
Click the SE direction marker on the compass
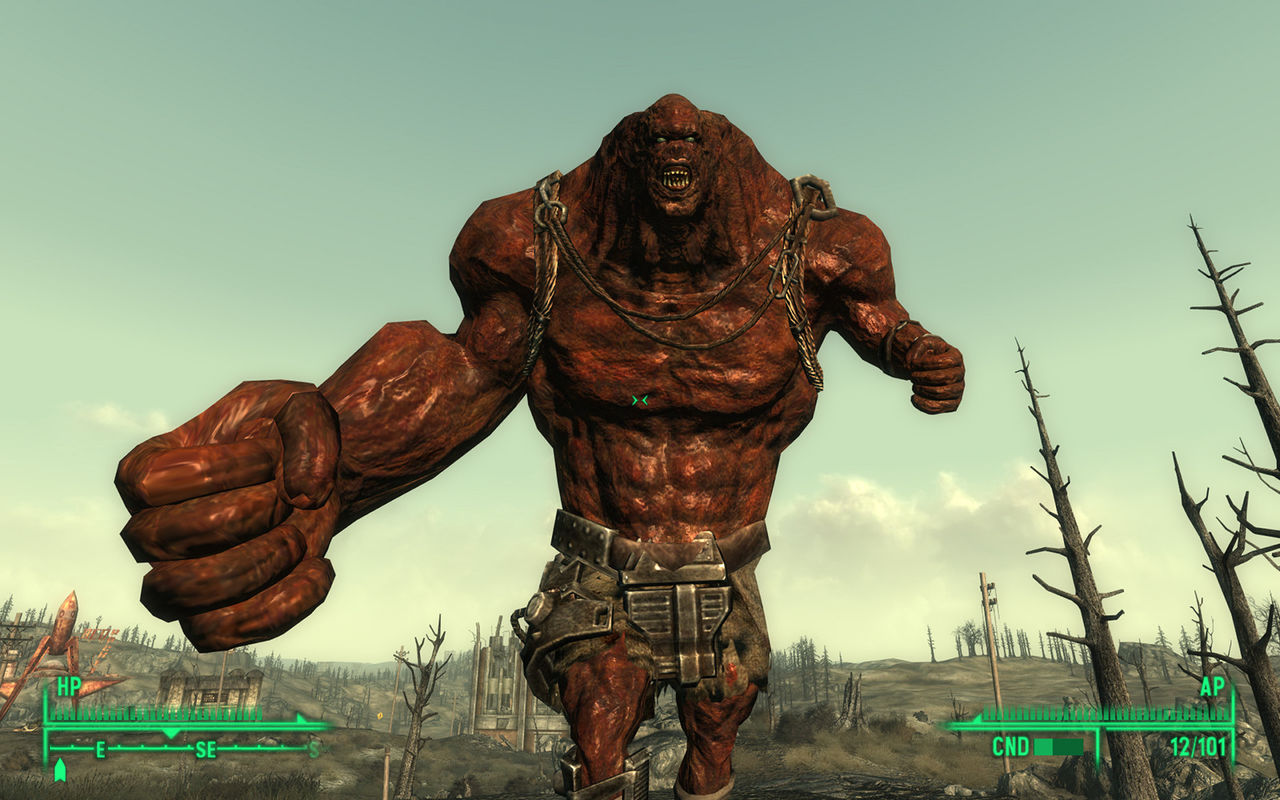(x=206, y=749)
